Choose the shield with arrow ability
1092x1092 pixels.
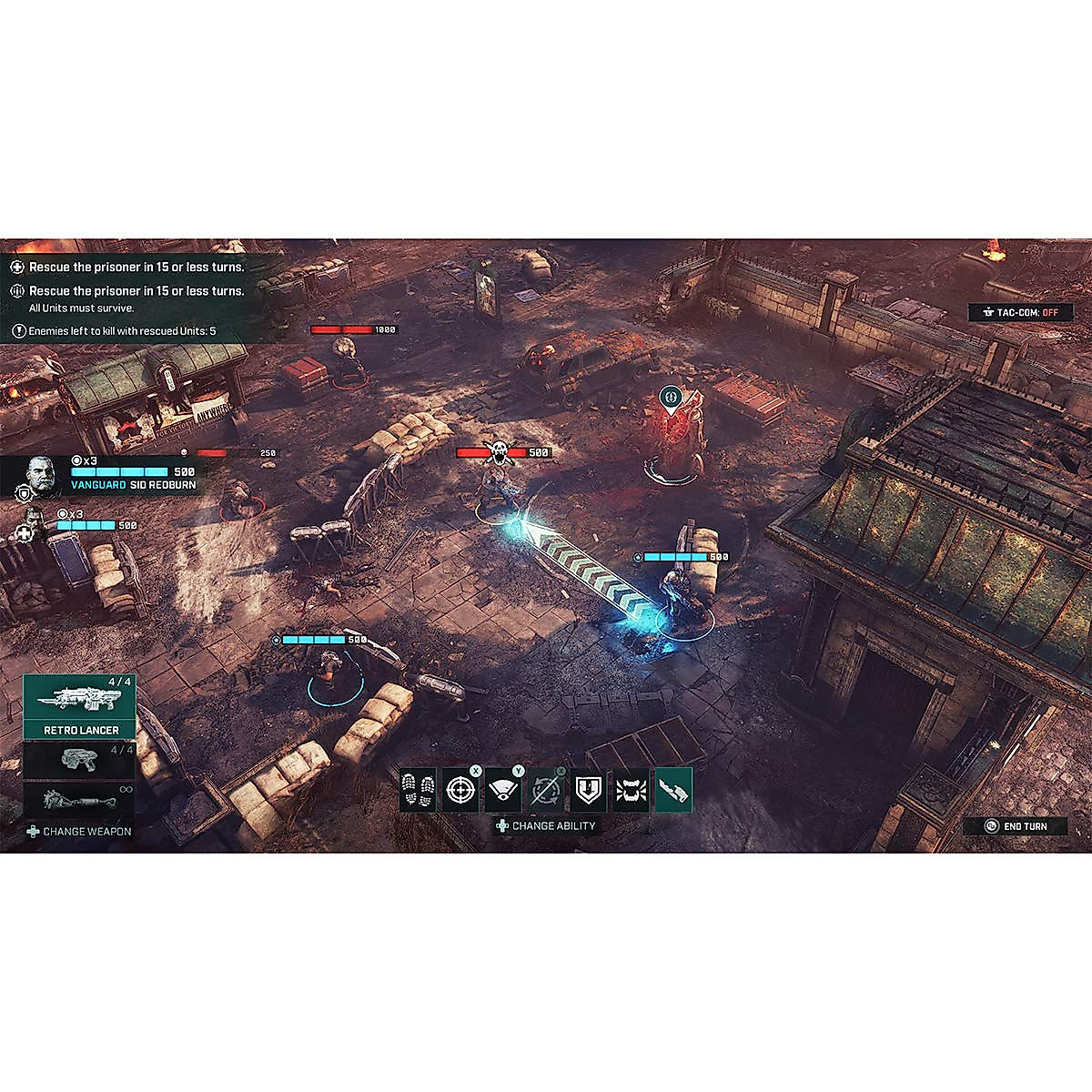tap(589, 790)
